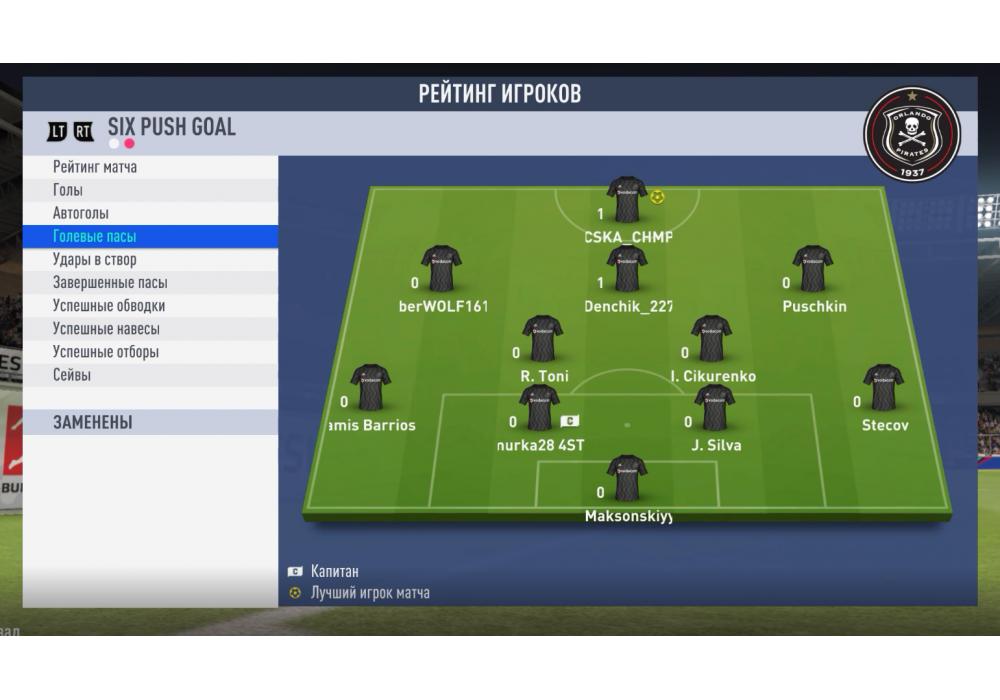
Task: Click goalkeeper Maksonskiyy's shirt
Action: [x=627, y=478]
